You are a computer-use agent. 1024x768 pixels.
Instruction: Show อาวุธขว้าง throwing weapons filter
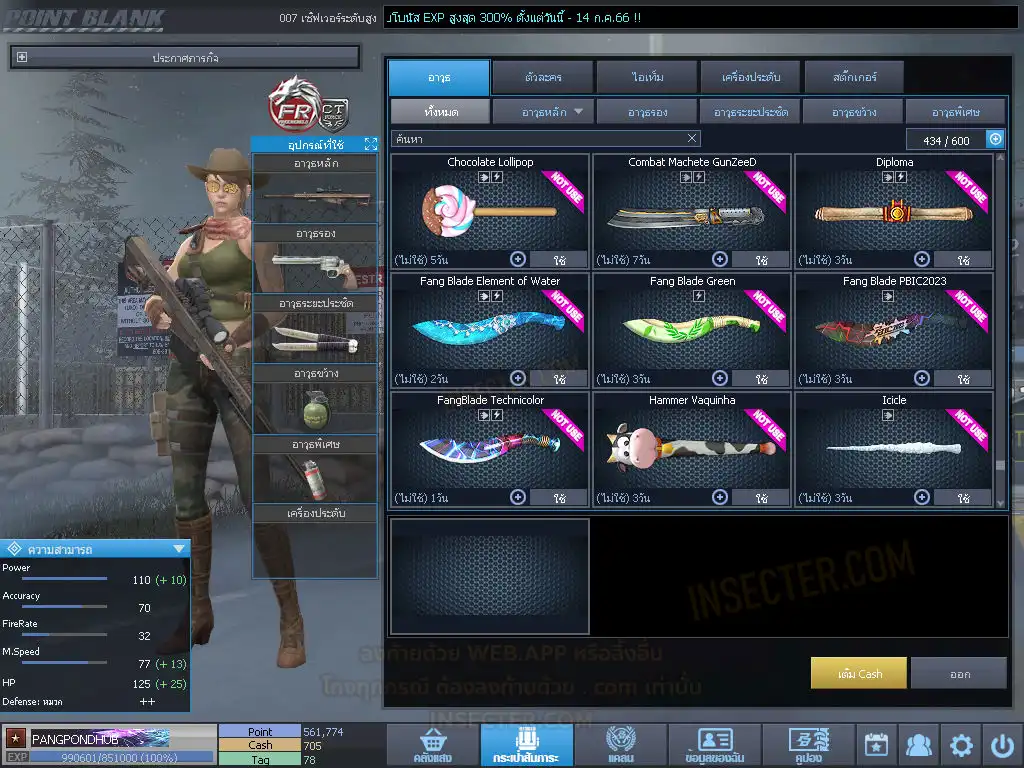point(853,111)
